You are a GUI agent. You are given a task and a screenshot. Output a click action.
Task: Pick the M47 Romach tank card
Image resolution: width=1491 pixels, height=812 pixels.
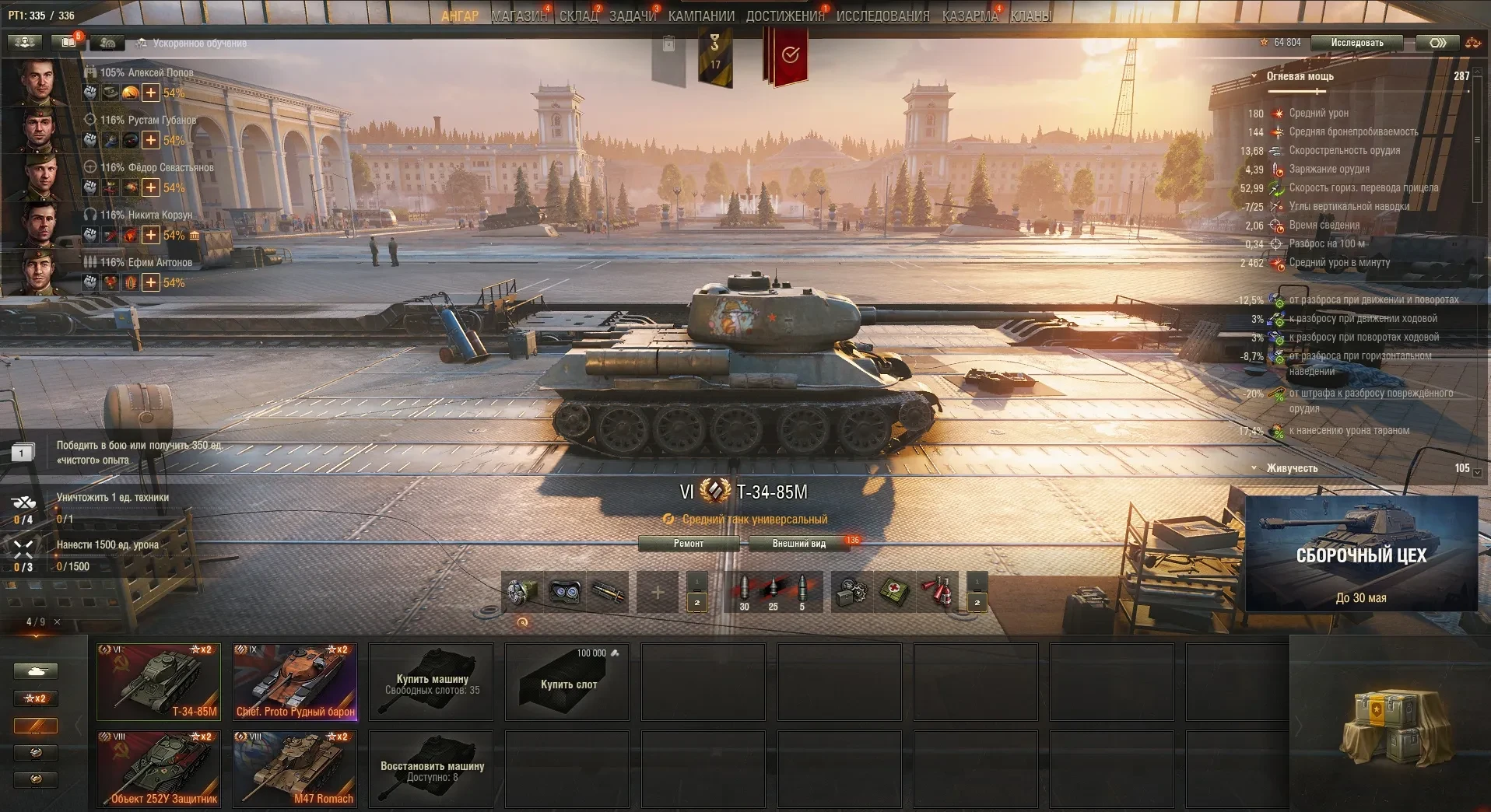click(296, 768)
